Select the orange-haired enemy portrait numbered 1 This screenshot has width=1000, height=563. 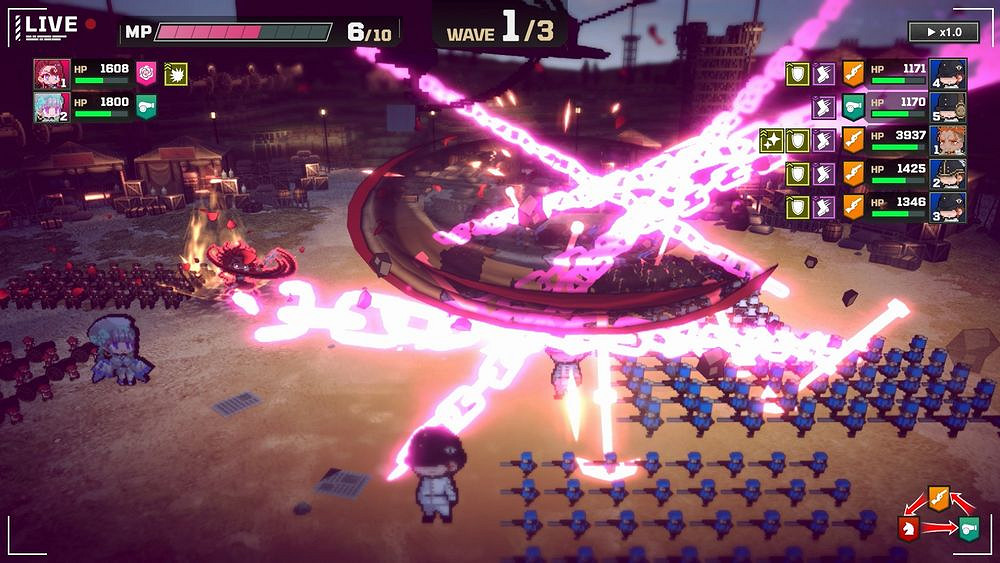[946, 140]
